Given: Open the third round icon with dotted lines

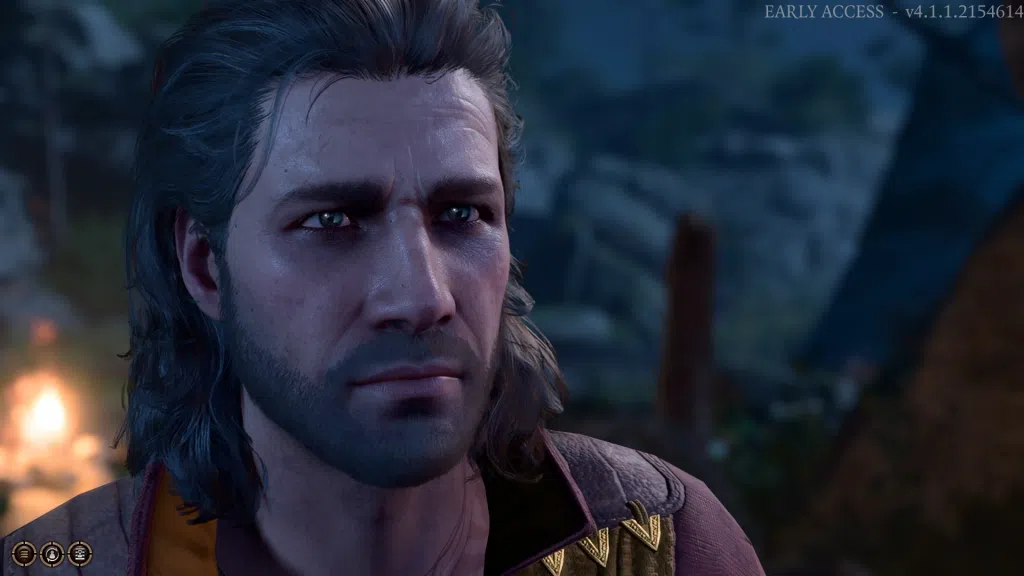Looking at the screenshot, I should [80, 552].
